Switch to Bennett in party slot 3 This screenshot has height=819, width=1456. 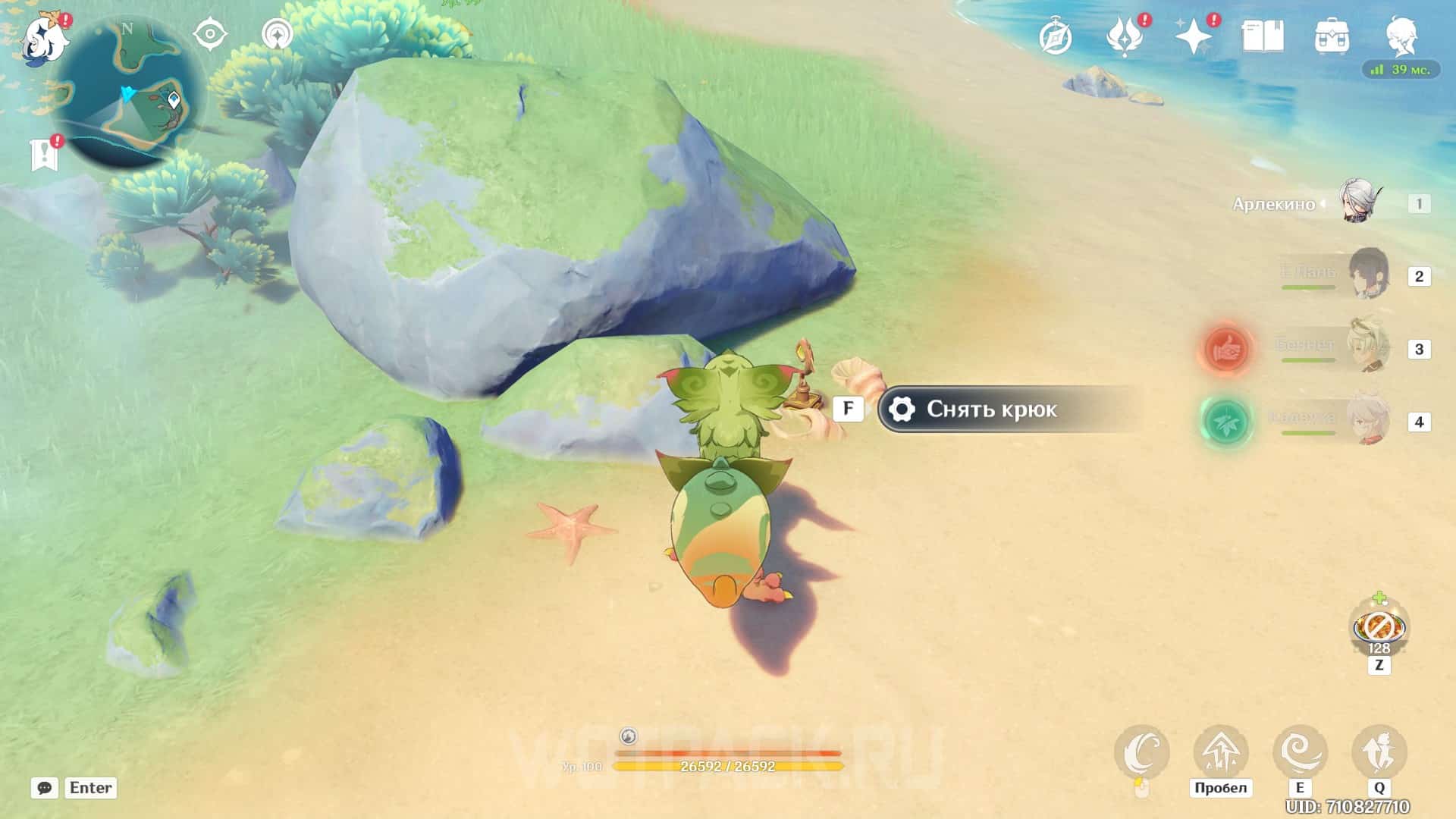(1369, 347)
